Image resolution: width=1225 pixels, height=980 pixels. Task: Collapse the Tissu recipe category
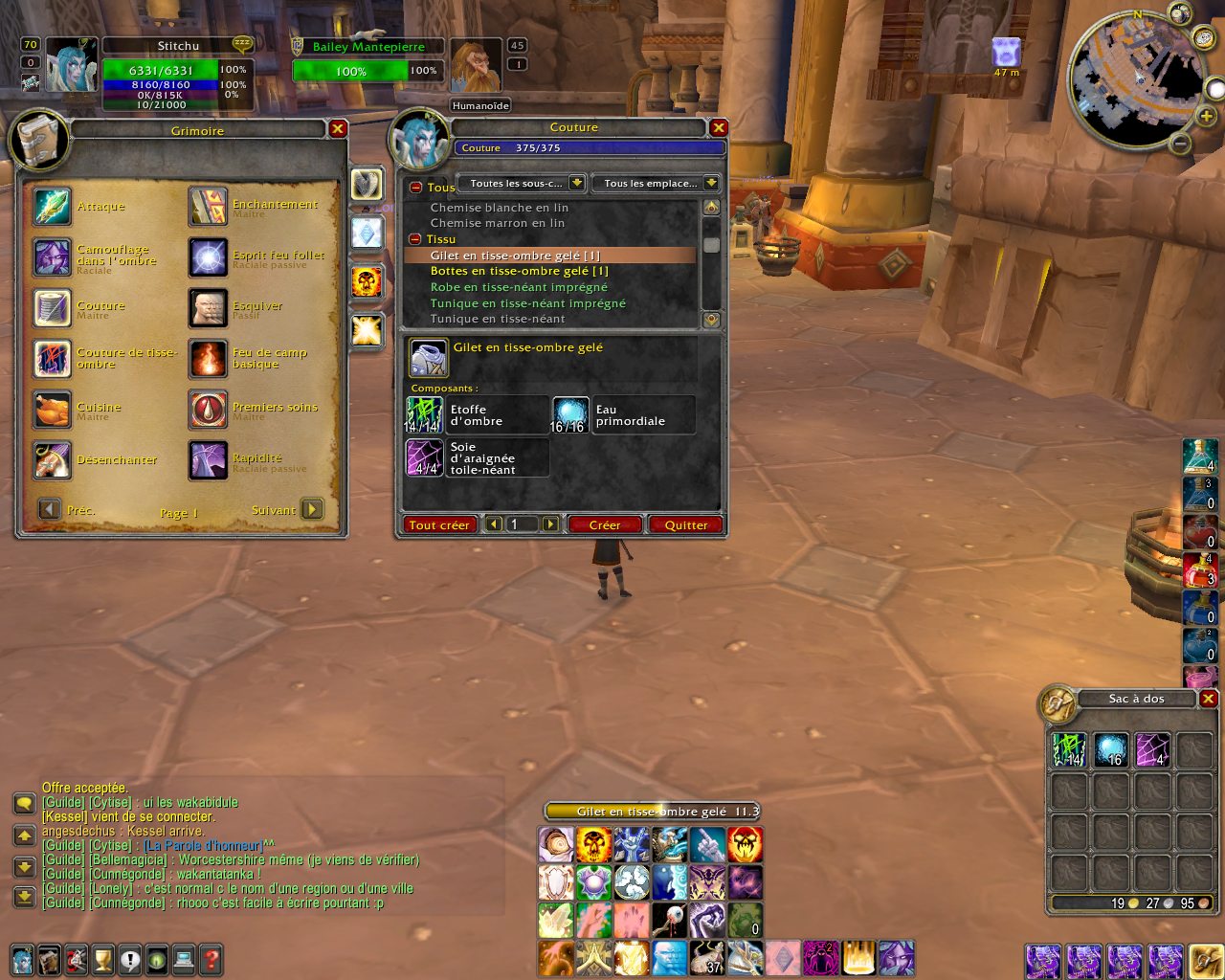(x=415, y=239)
